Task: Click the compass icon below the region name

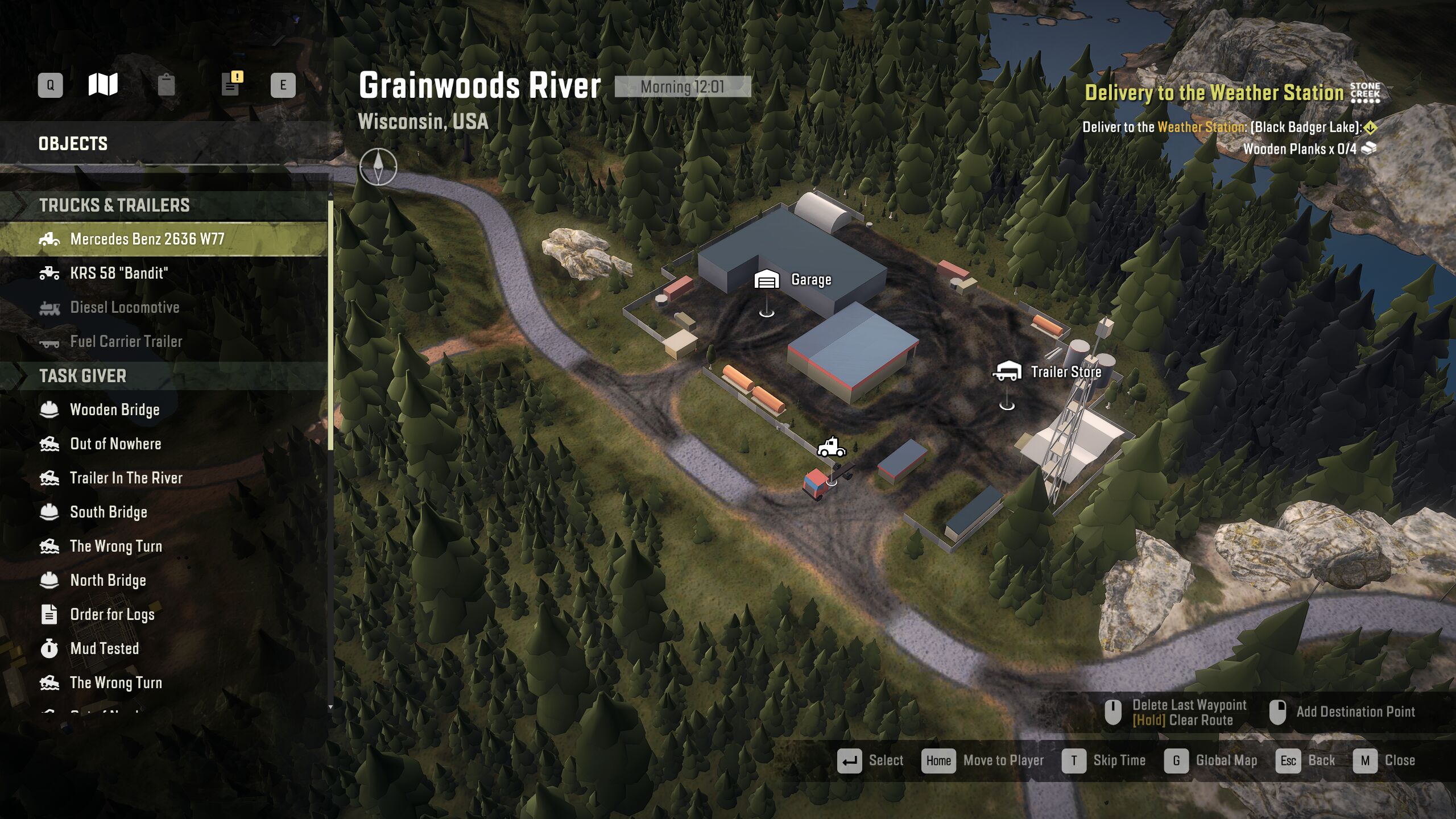Action: 378,166
